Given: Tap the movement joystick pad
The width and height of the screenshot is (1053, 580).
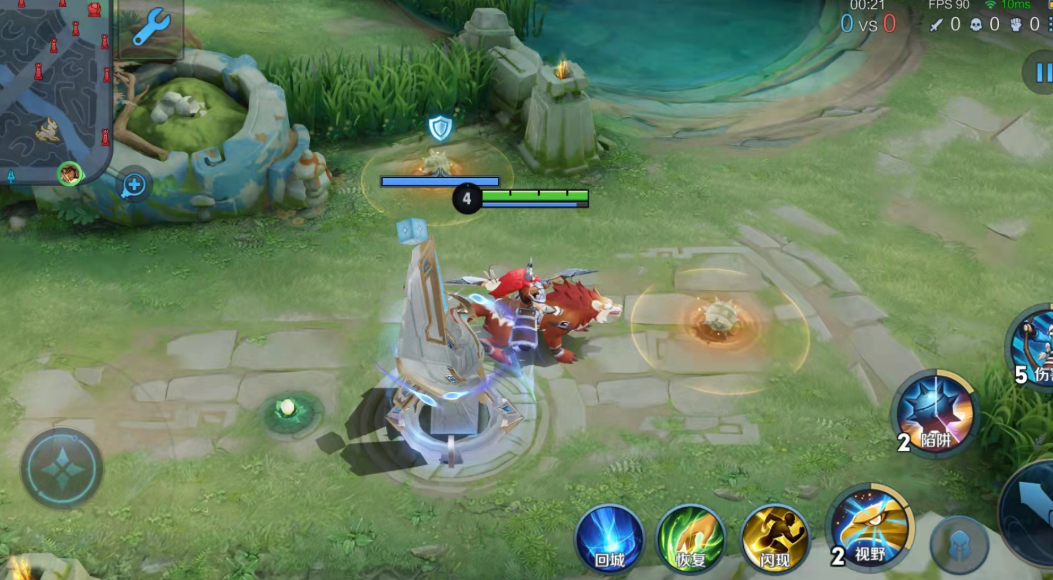Looking at the screenshot, I should (x=62, y=468).
